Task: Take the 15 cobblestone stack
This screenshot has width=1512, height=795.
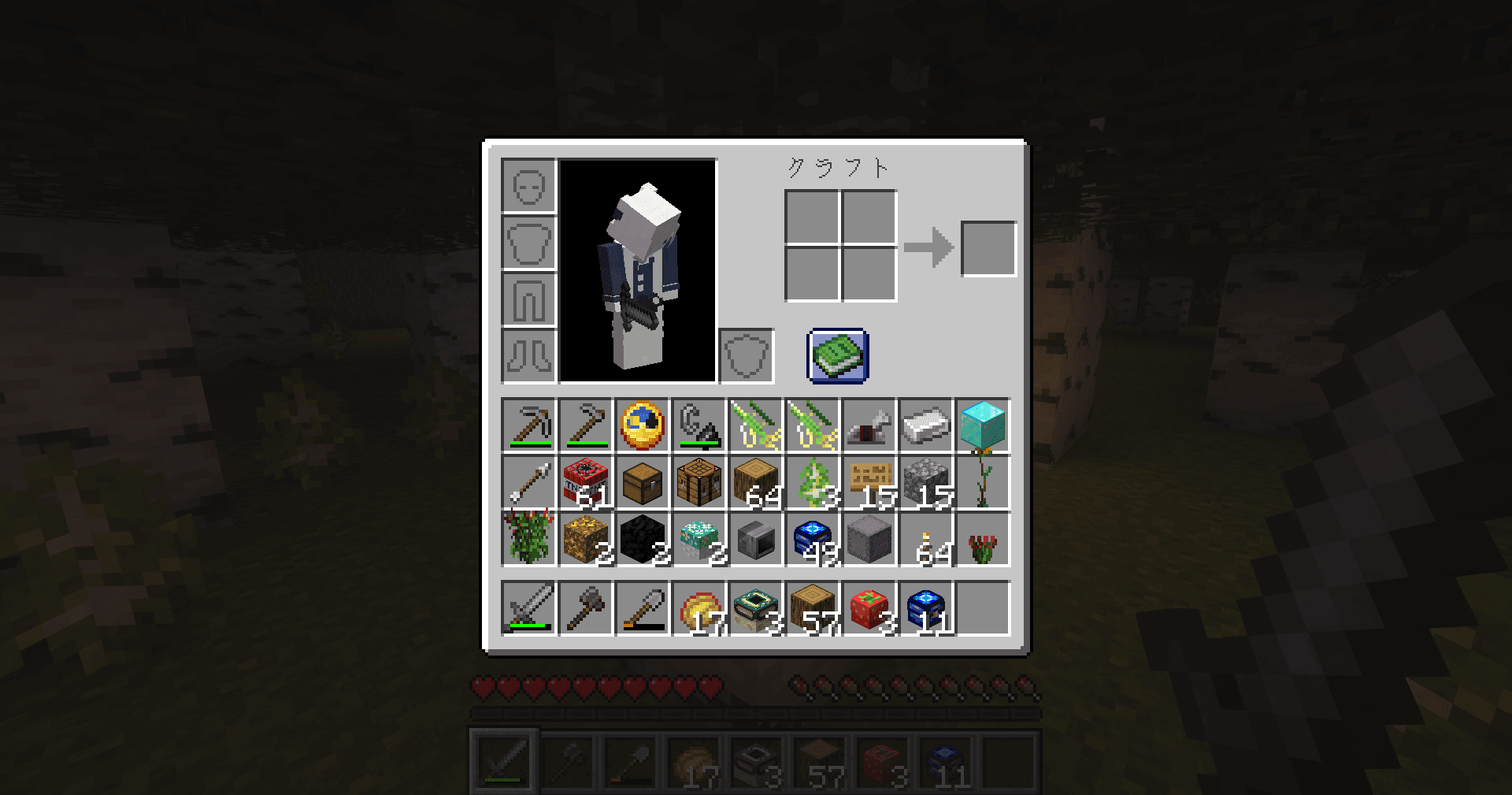Action: tap(925, 482)
